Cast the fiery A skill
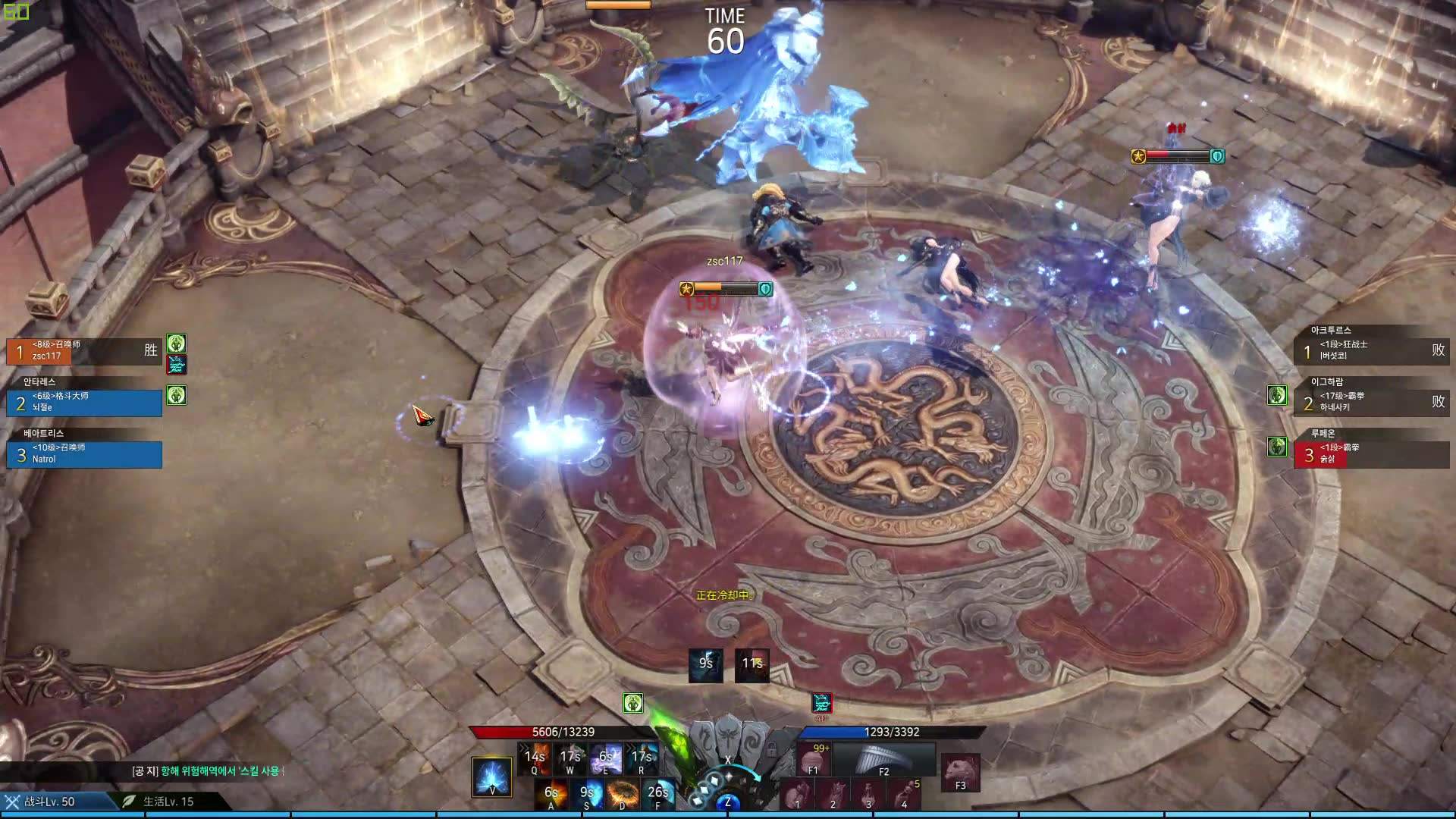The width and height of the screenshot is (1456, 819). [x=551, y=794]
